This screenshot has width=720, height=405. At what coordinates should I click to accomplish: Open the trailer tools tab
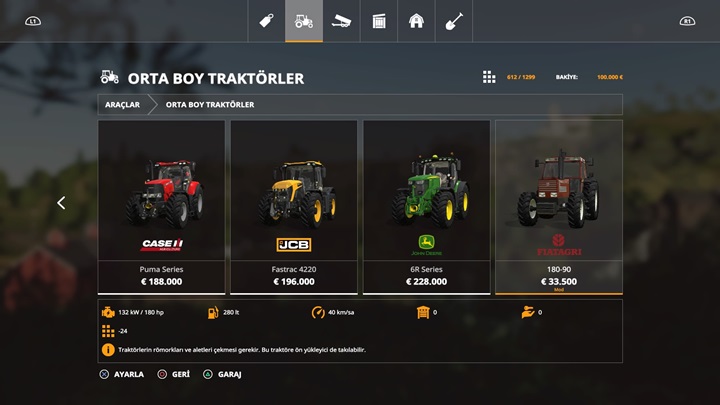(x=341, y=21)
